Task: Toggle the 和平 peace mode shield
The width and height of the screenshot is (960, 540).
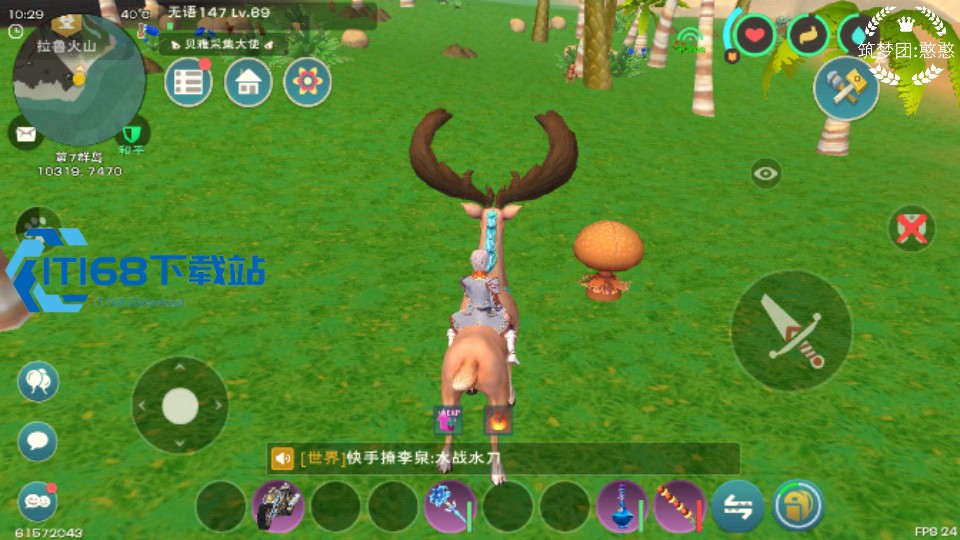Action: coord(131,133)
